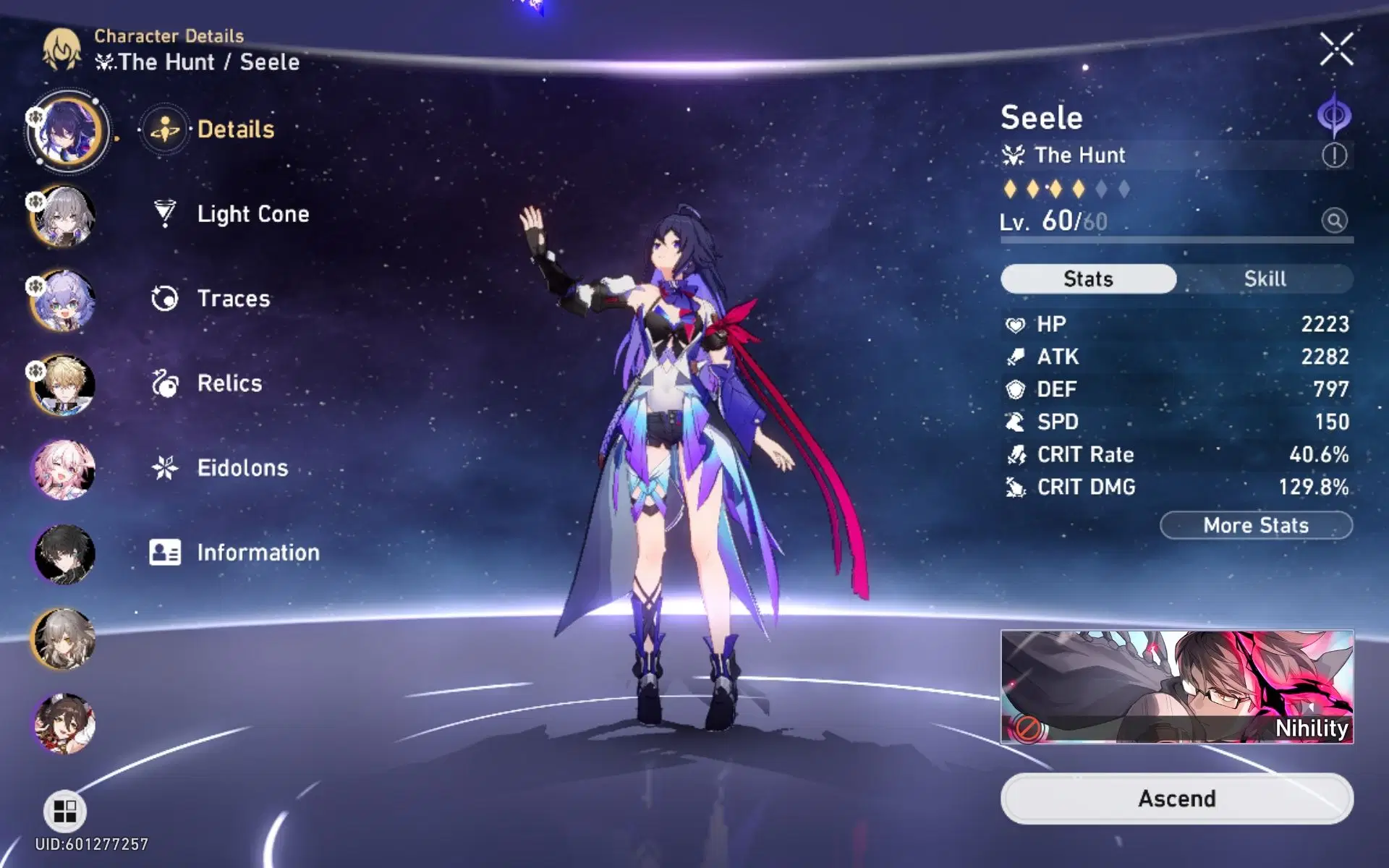Select the pink-haired character avatar in the sidebar
Screen dimensions: 1389x868
pyautogui.click(x=64, y=469)
